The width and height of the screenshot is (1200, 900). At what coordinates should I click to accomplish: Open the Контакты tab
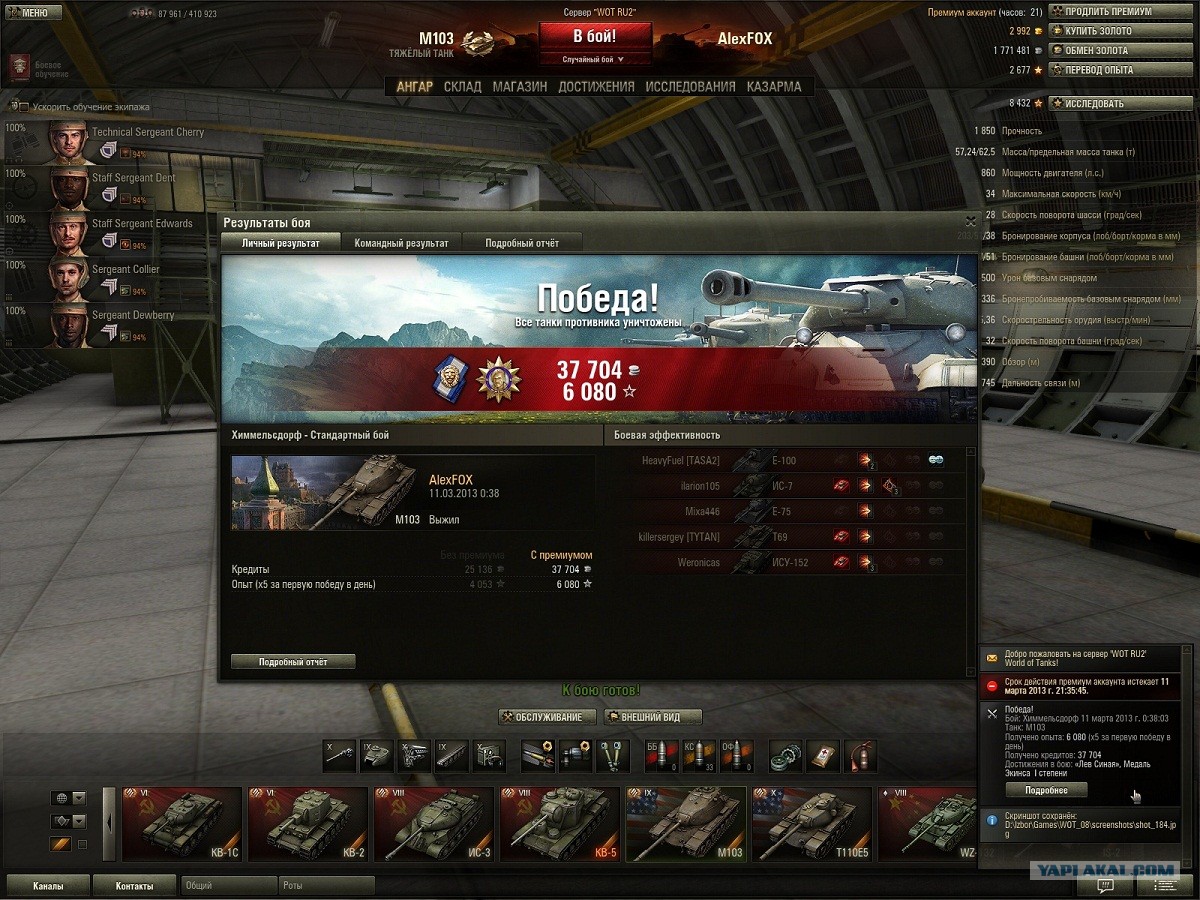[x=134, y=886]
